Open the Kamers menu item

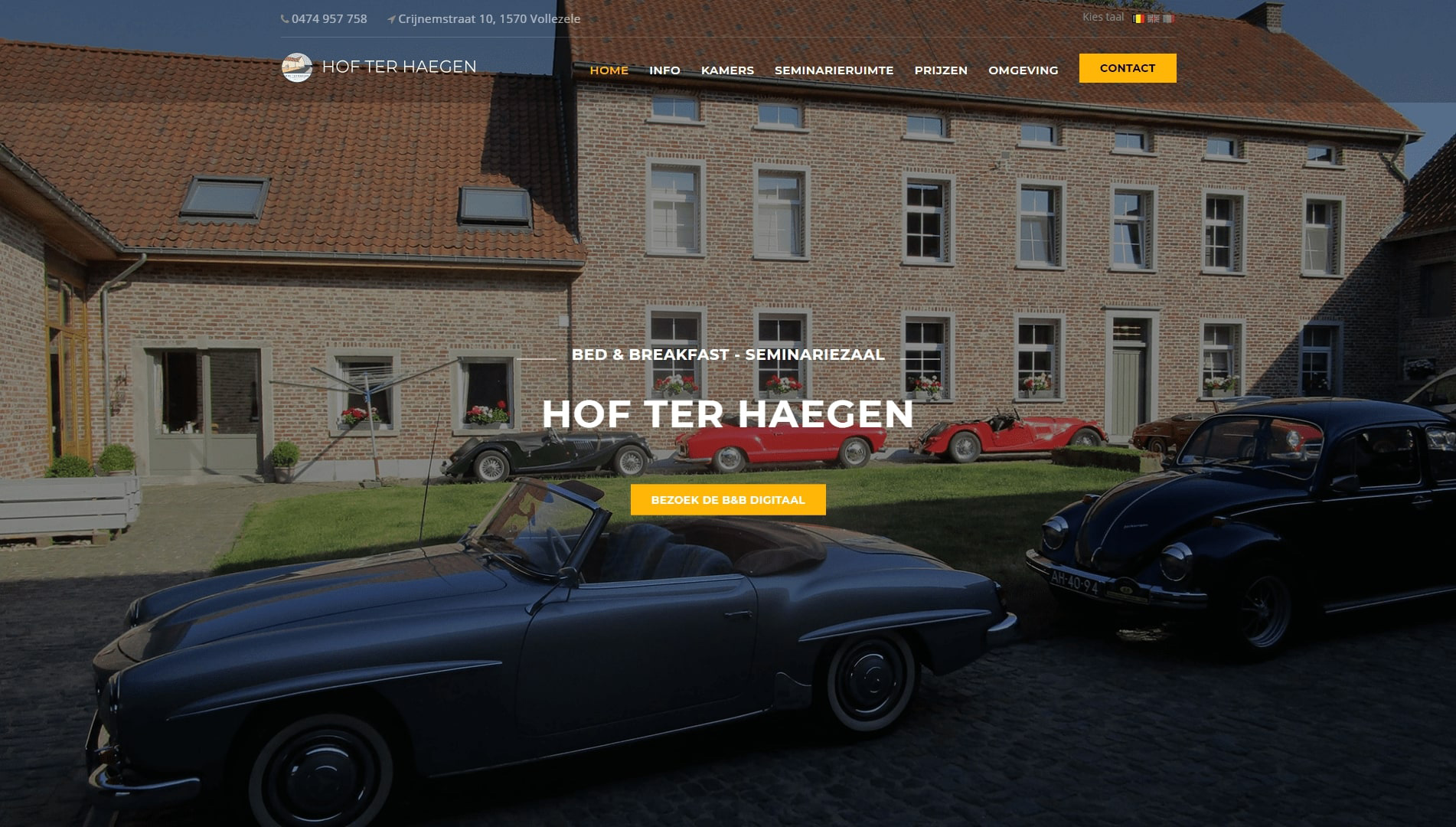point(727,70)
